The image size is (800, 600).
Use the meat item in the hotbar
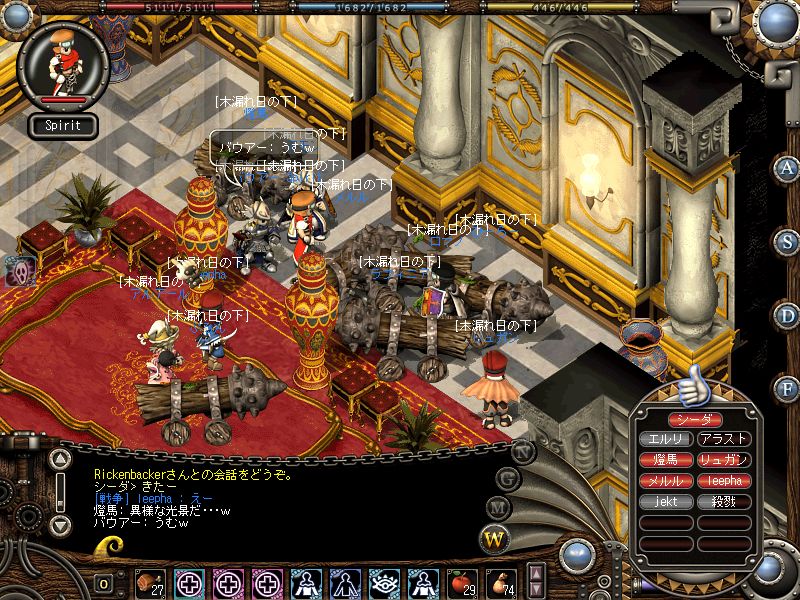tap(150, 581)
